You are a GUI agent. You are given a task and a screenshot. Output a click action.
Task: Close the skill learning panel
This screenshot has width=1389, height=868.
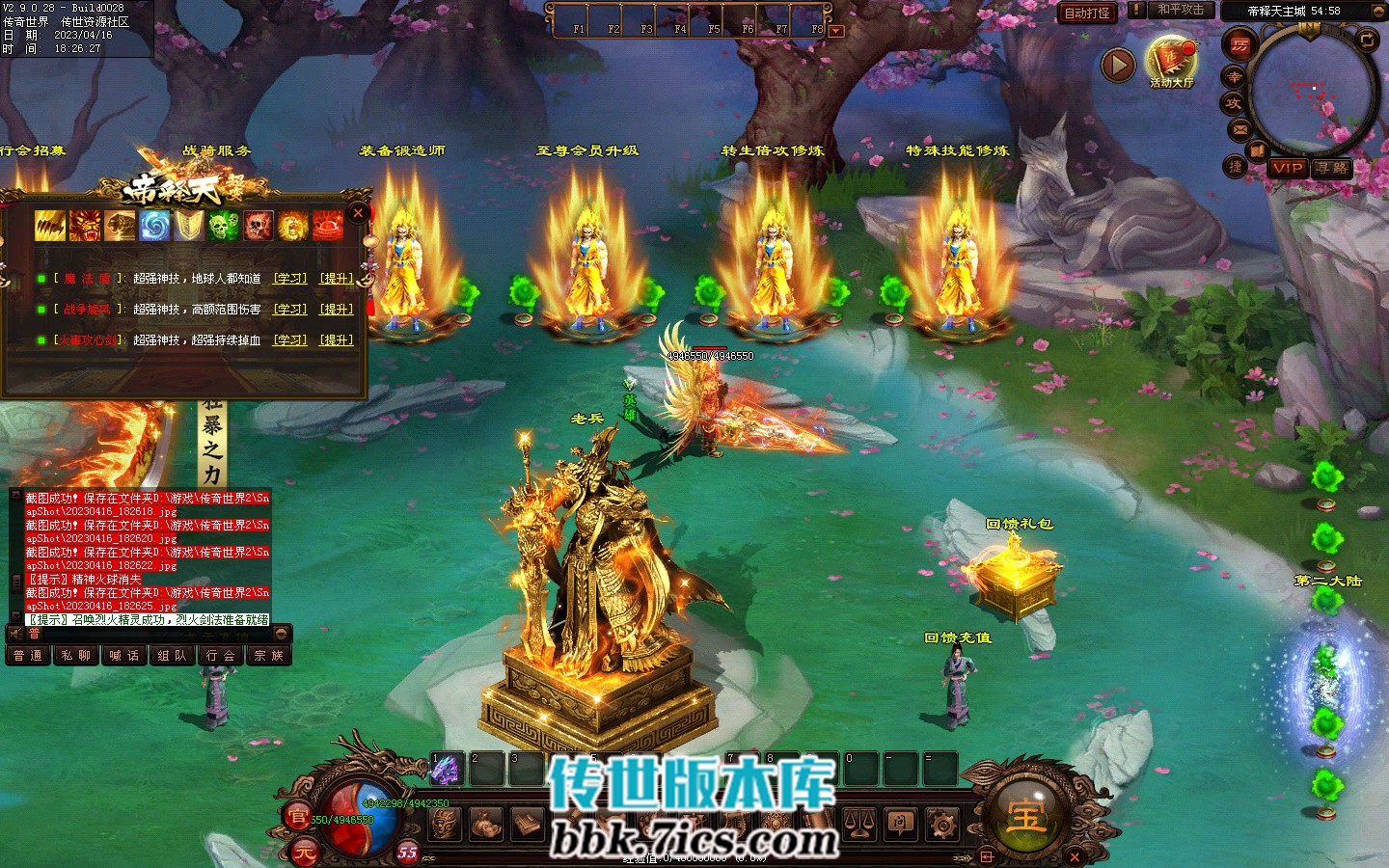click(x=358, y=213)
